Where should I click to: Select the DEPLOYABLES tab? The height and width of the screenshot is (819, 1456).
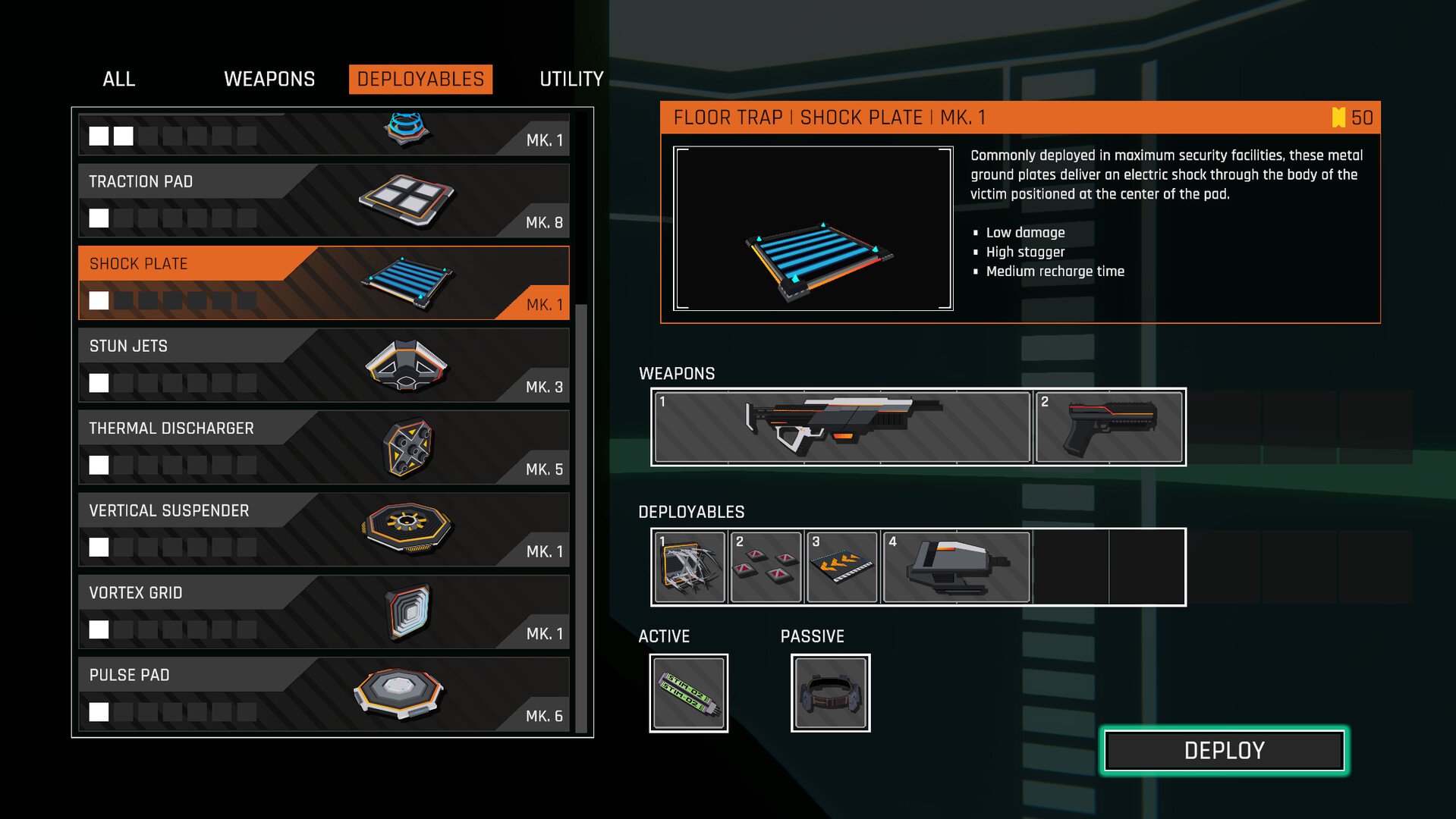coord(420,79)
